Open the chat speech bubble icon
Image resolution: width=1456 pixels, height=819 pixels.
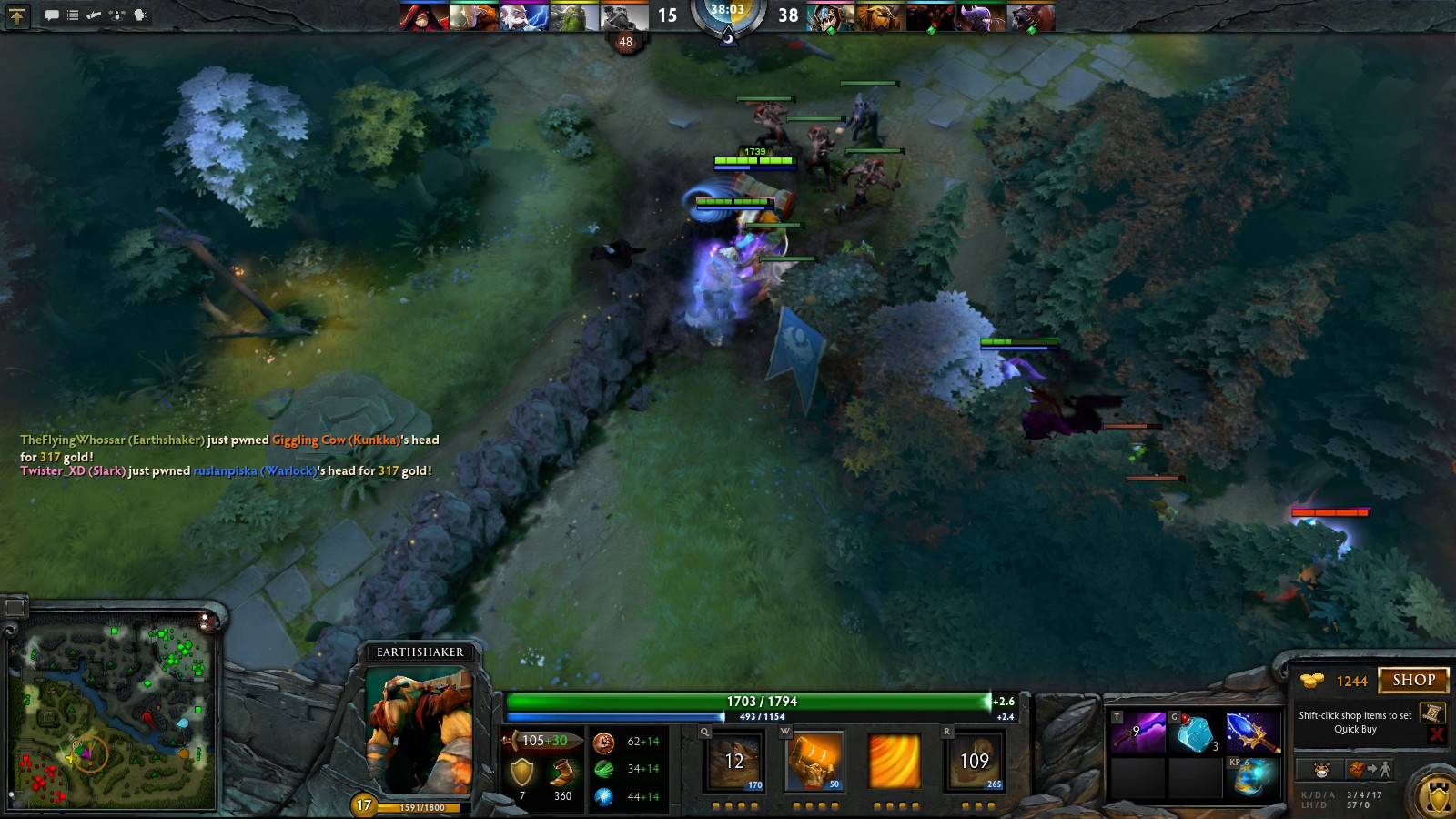pyautogui.click(x=52, y=15)
